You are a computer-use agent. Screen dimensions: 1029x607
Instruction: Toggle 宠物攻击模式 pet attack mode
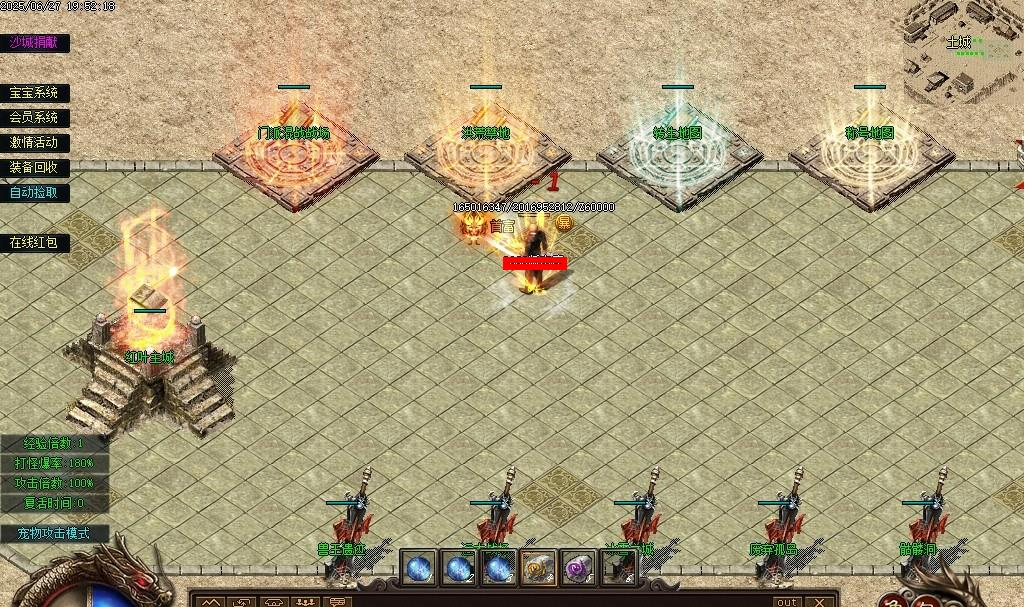point(53,534)
